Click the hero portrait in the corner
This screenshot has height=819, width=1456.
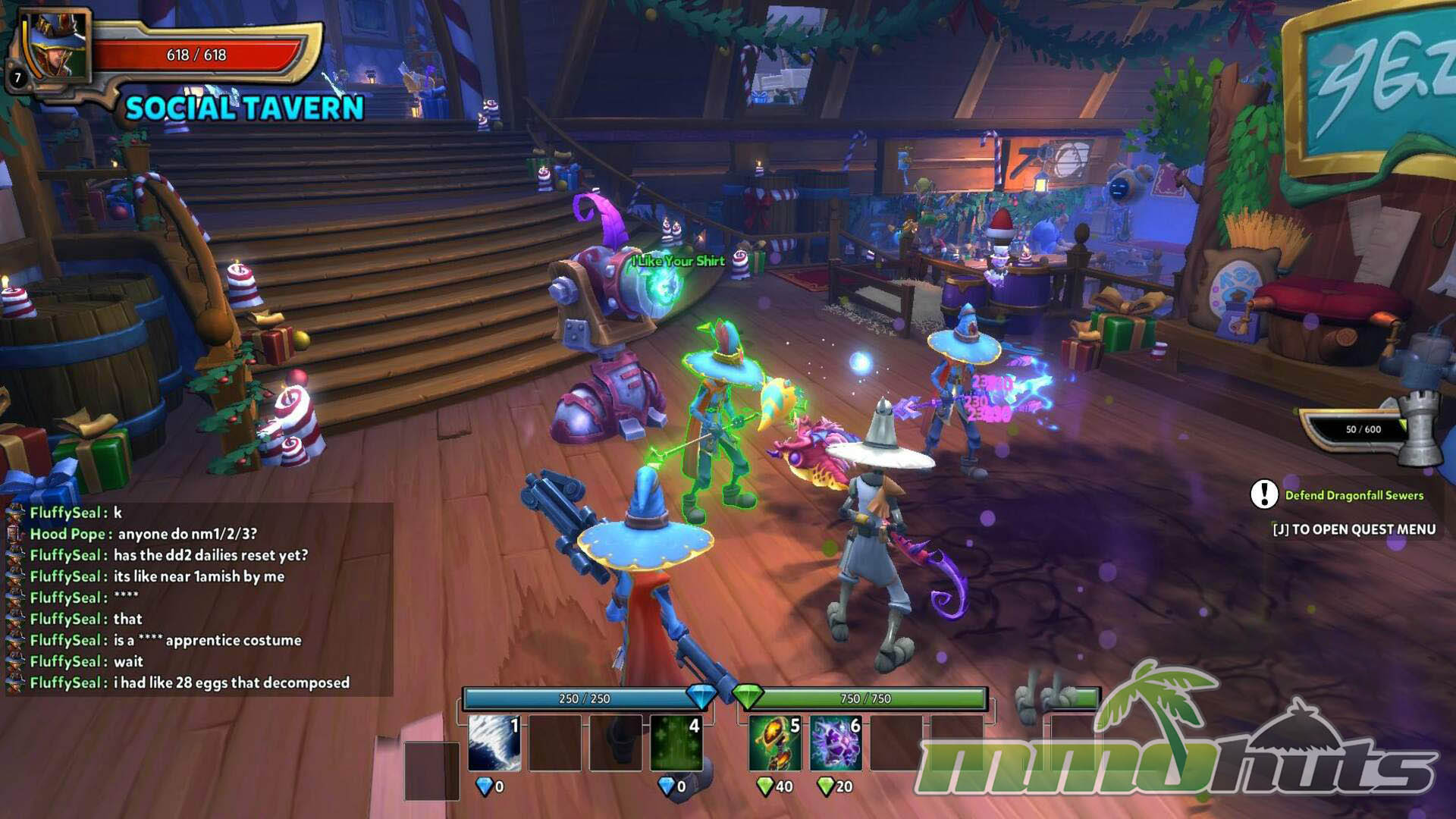point(55,47)
